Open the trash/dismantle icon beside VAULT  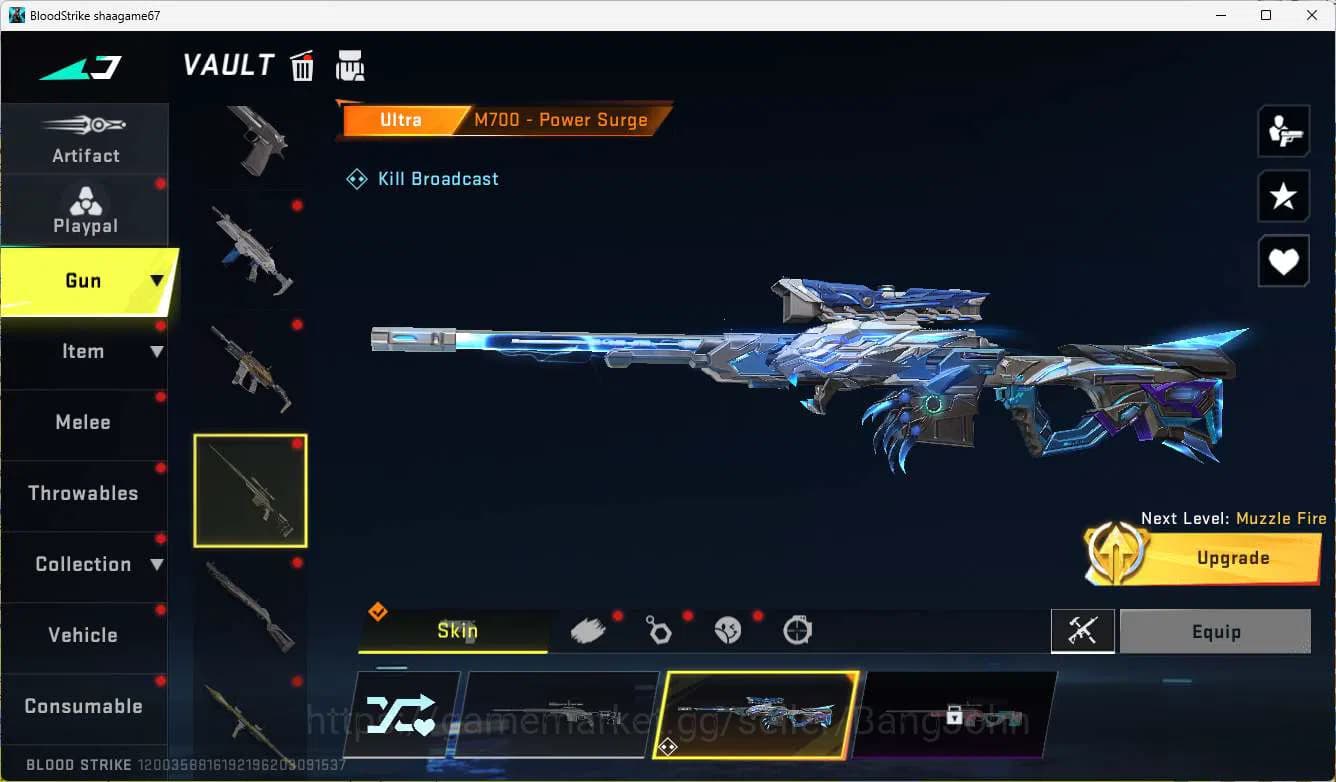pos(301,65)
